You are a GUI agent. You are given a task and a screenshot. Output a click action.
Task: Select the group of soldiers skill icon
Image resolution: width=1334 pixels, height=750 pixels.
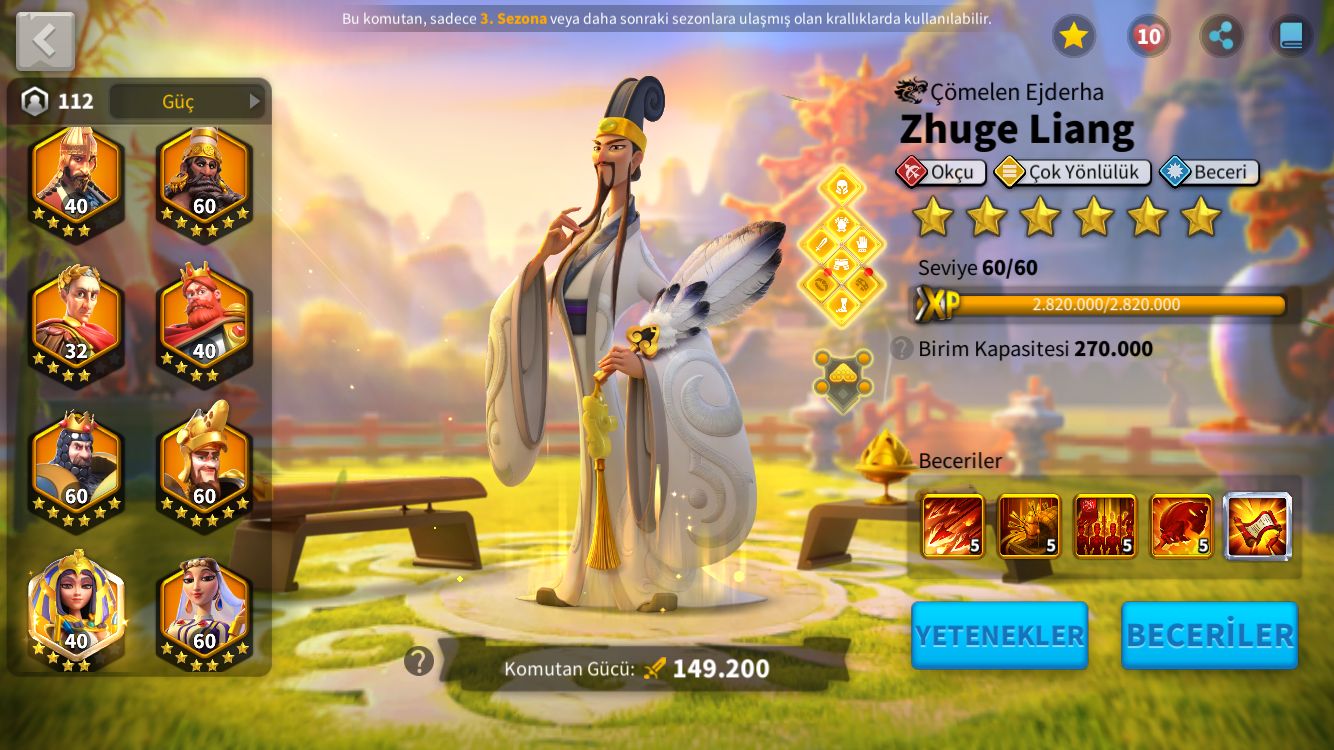click(1105, 526)
